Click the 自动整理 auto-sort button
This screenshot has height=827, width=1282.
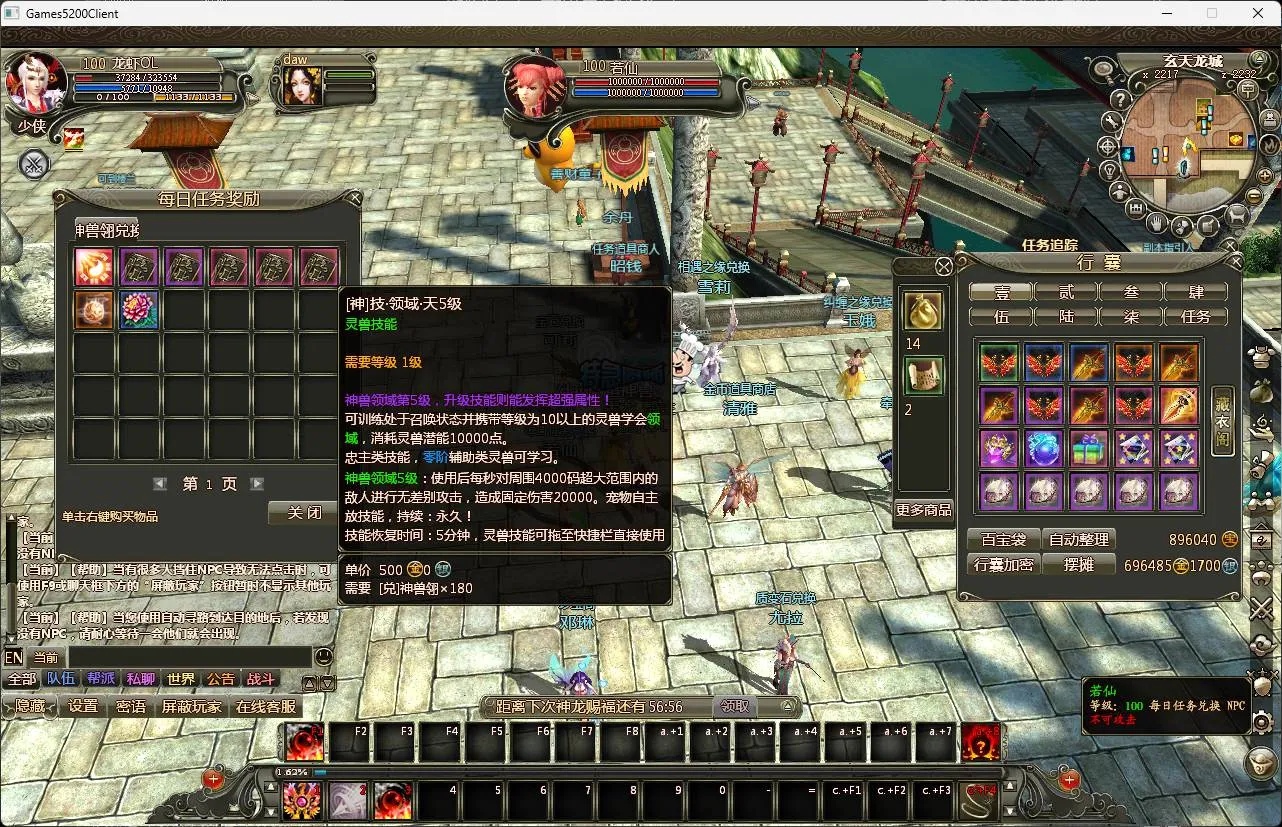click(1079, 540)
